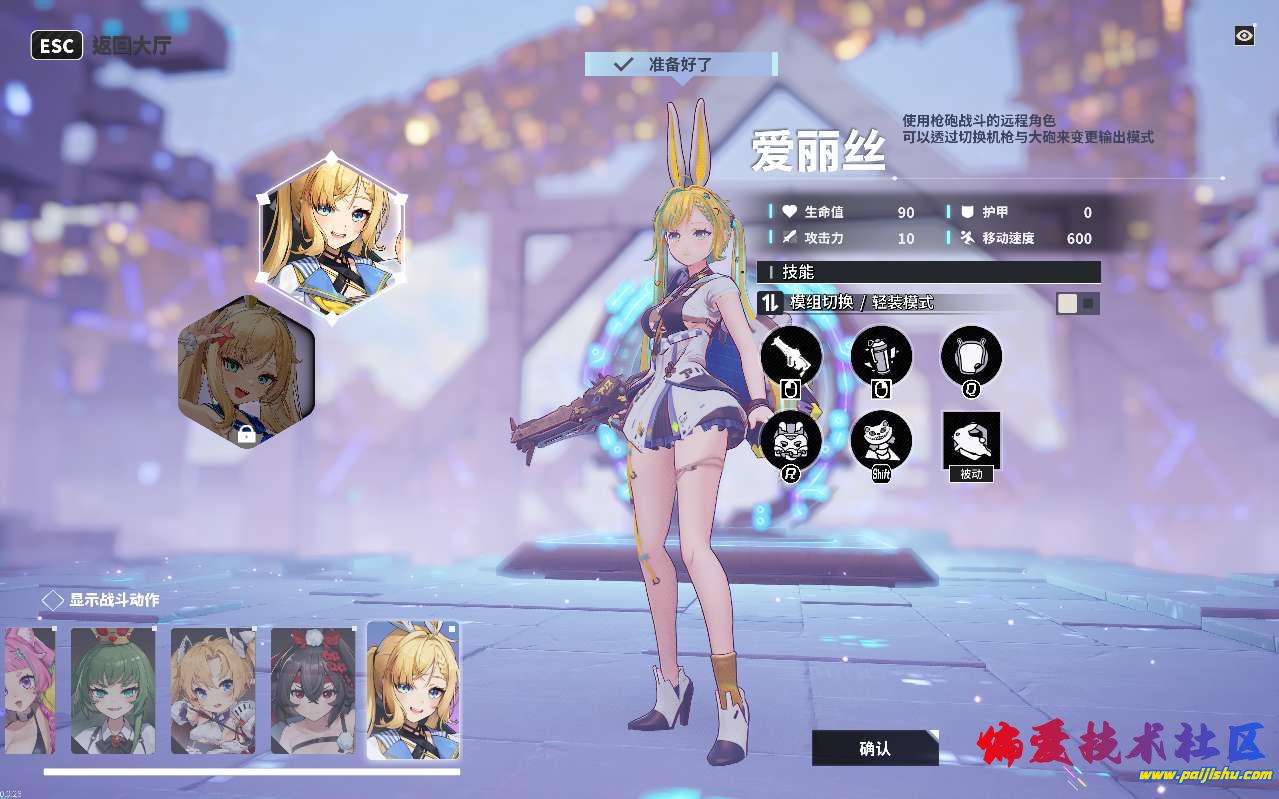Select the unlocked blonde skin hexagon portrait
1279x799 pixels.
[332, 236]
